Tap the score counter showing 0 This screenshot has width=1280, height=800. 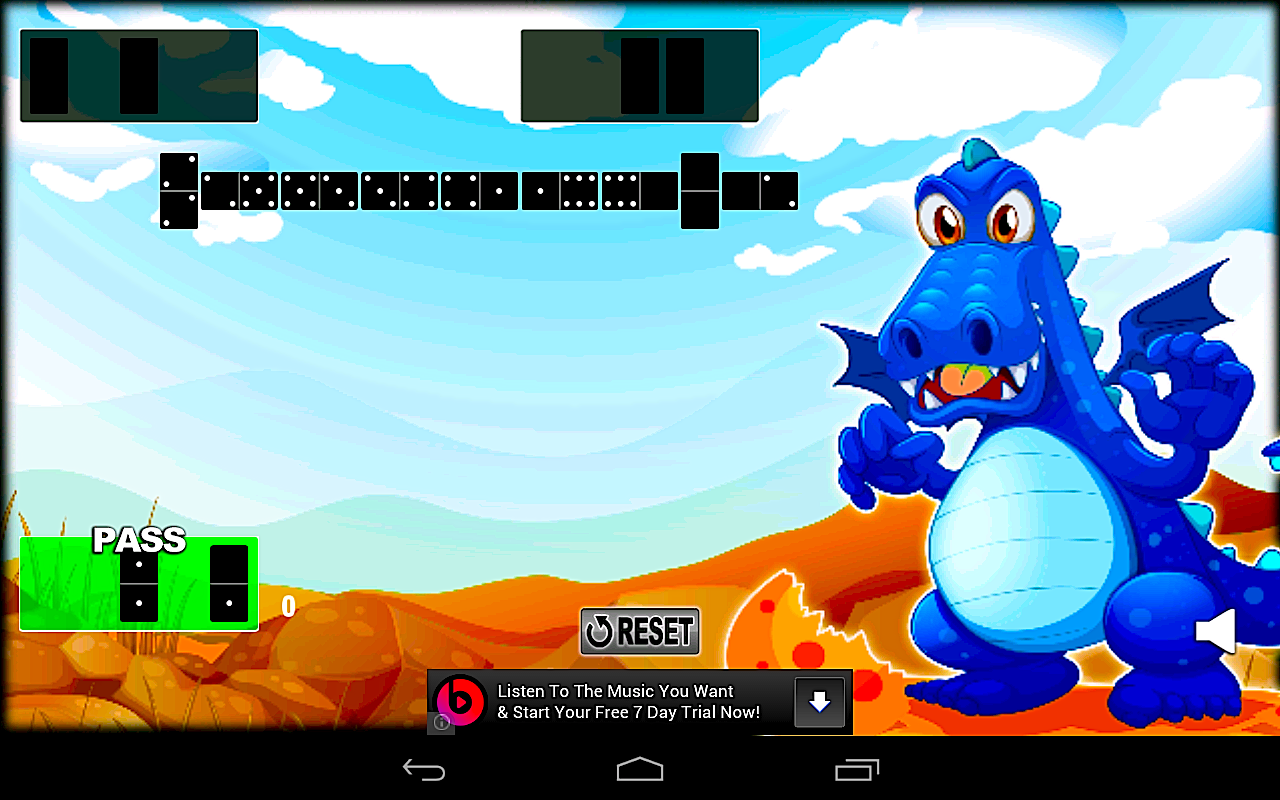point(288,607)
